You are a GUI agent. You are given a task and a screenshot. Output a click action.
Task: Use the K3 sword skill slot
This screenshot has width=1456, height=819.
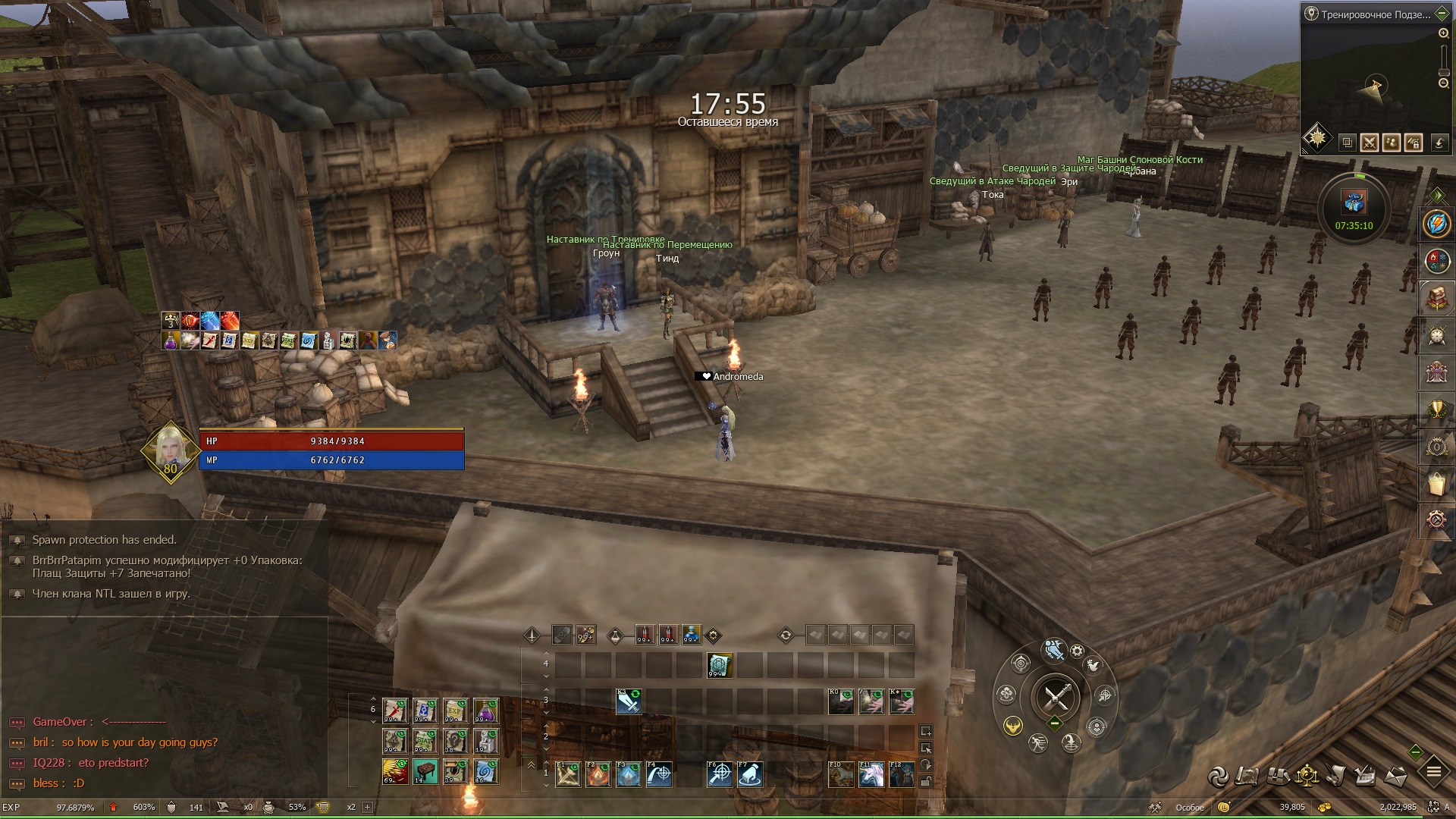629,701
